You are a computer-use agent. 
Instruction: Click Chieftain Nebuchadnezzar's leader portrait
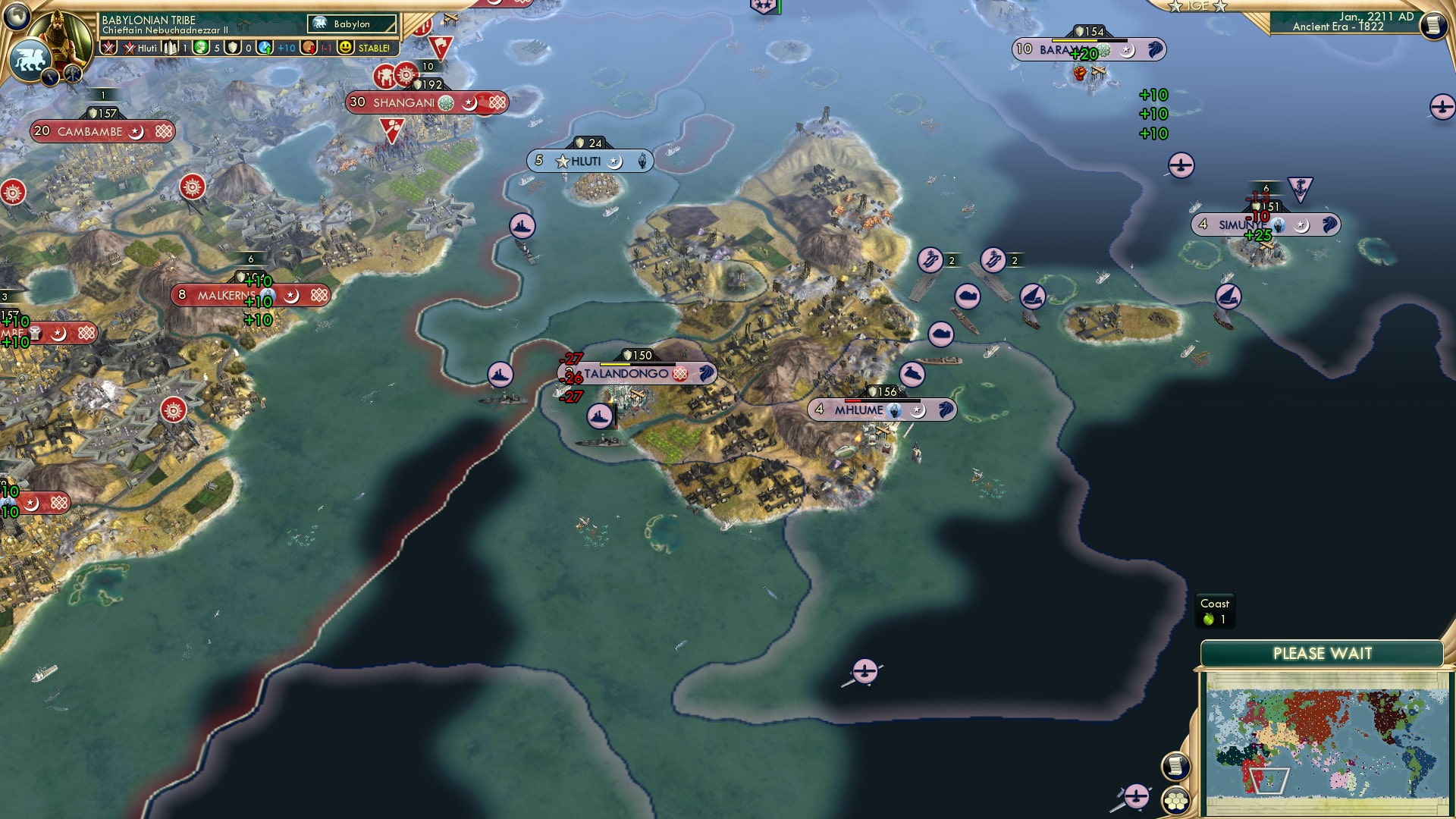click(x=60, y=36)
